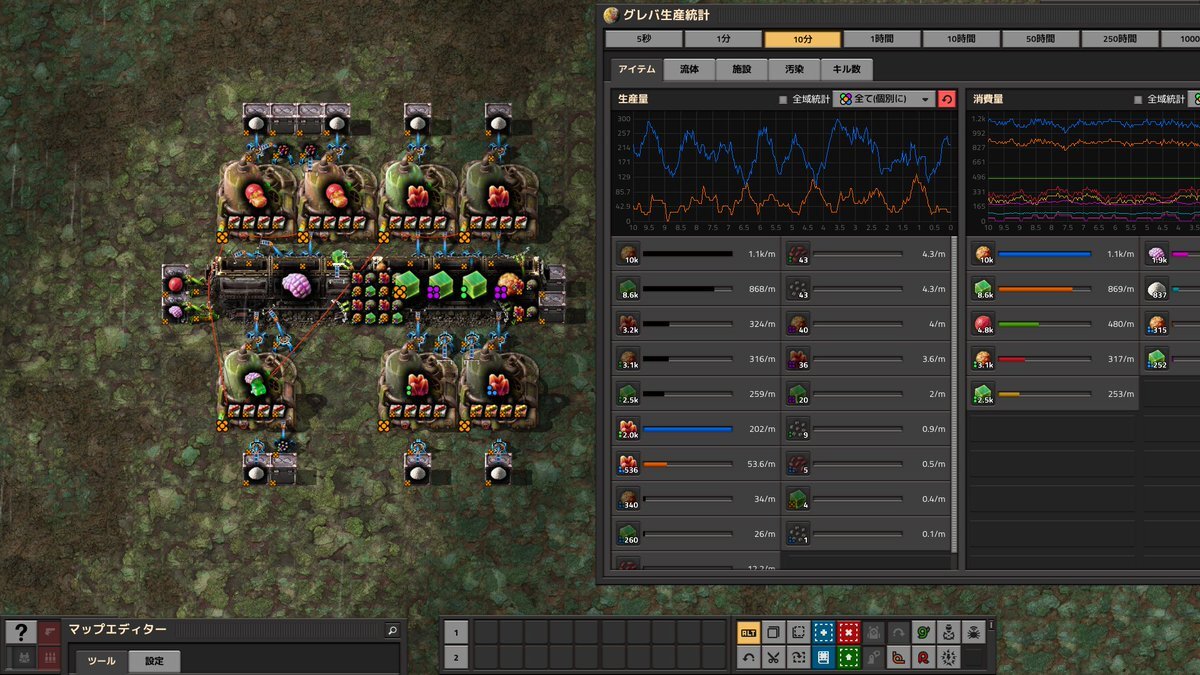The width and height of the screenshot is (1200, 675).
Task: Open the map editor 設定 tab
Action: [x=154, y=661]
